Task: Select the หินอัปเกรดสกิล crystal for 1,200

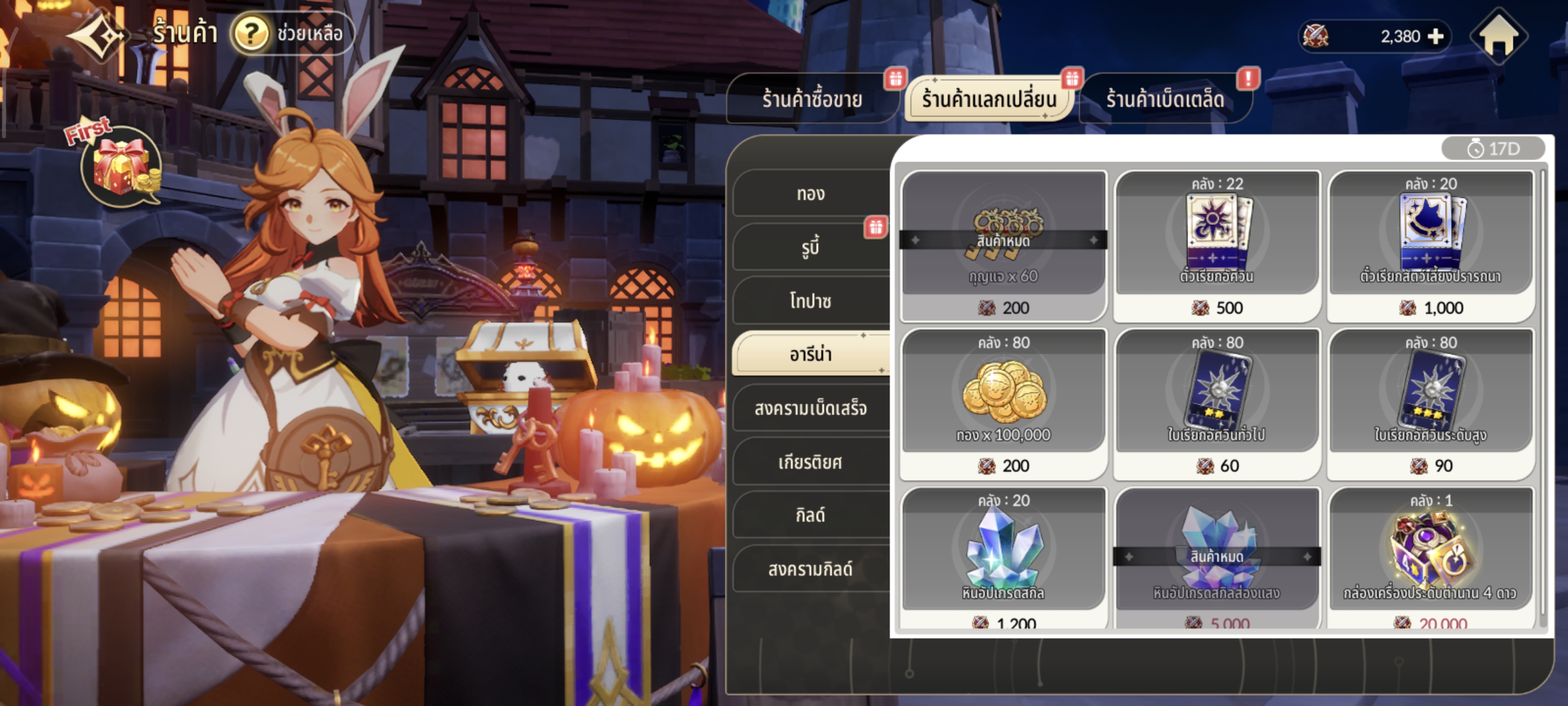Action: click(1004, 557)
